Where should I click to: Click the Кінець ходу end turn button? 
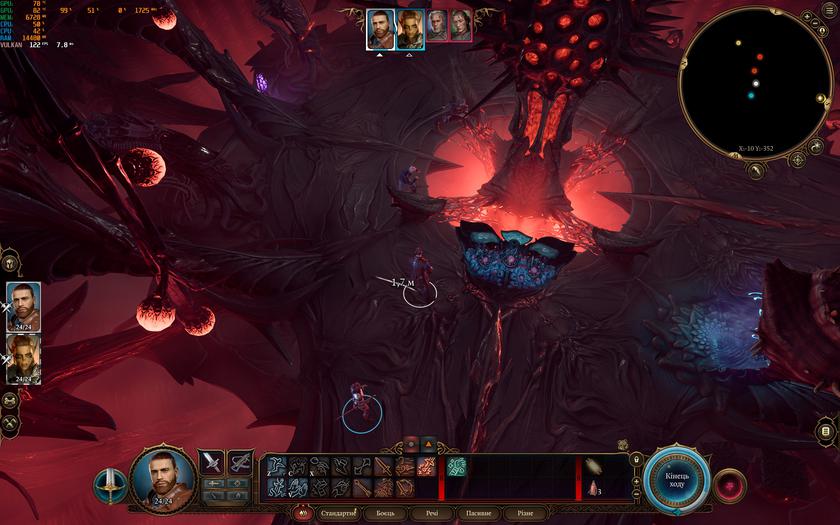[677, 476]
